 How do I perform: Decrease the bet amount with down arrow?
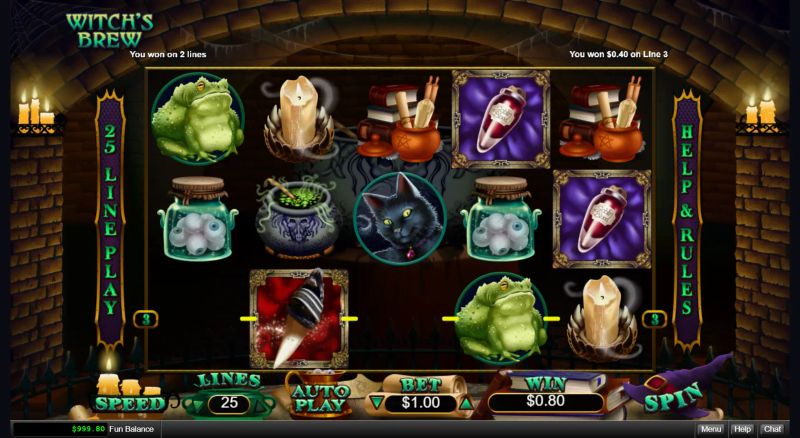click(376, 403)
